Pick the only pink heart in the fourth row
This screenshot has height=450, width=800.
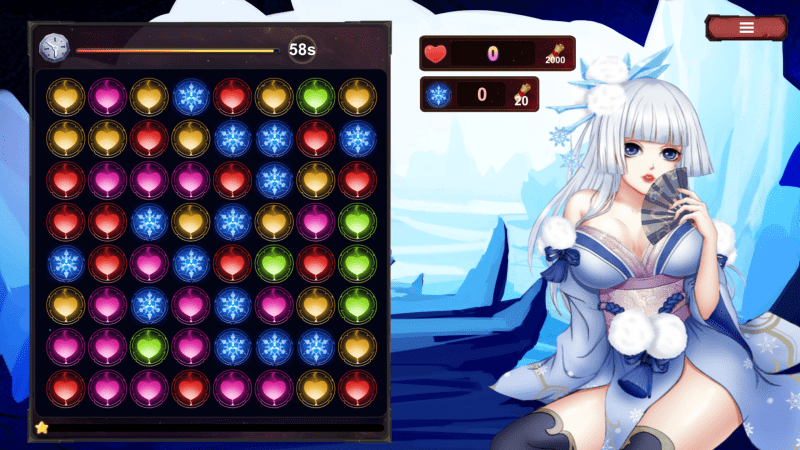tap(315, 222)
